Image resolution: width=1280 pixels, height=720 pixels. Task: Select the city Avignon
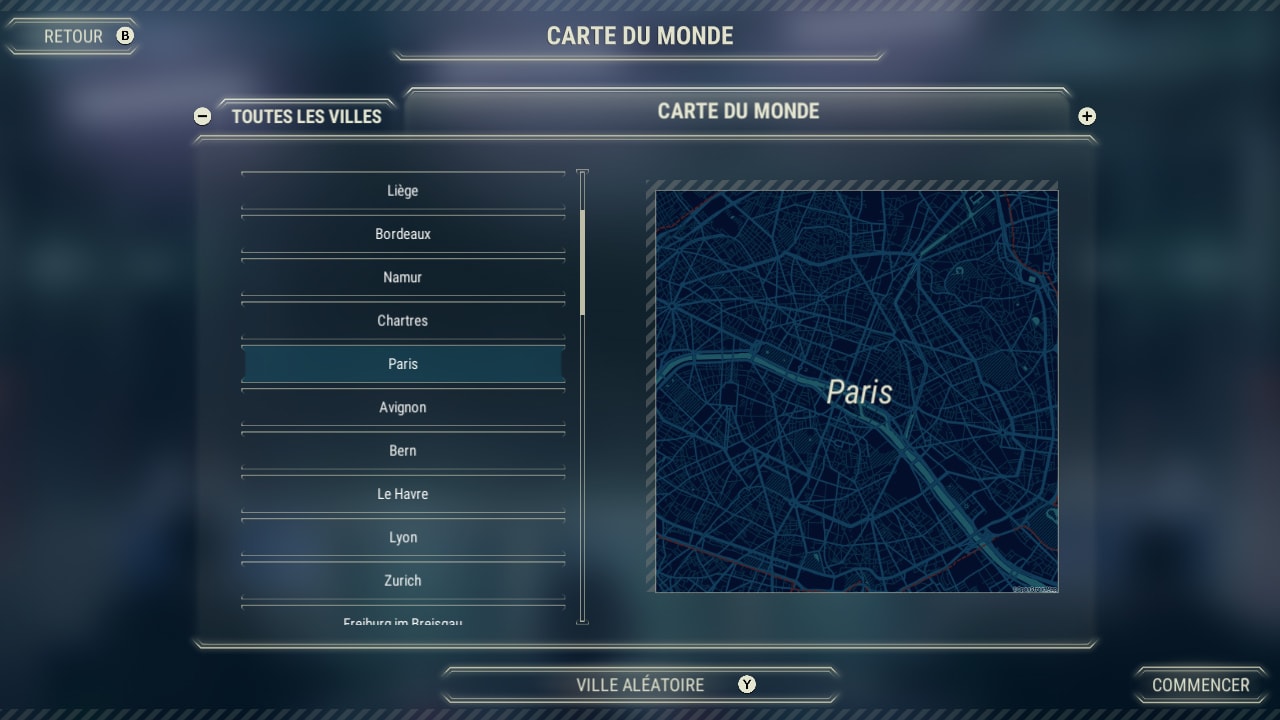pyautogui.click(x=402, y=407)
